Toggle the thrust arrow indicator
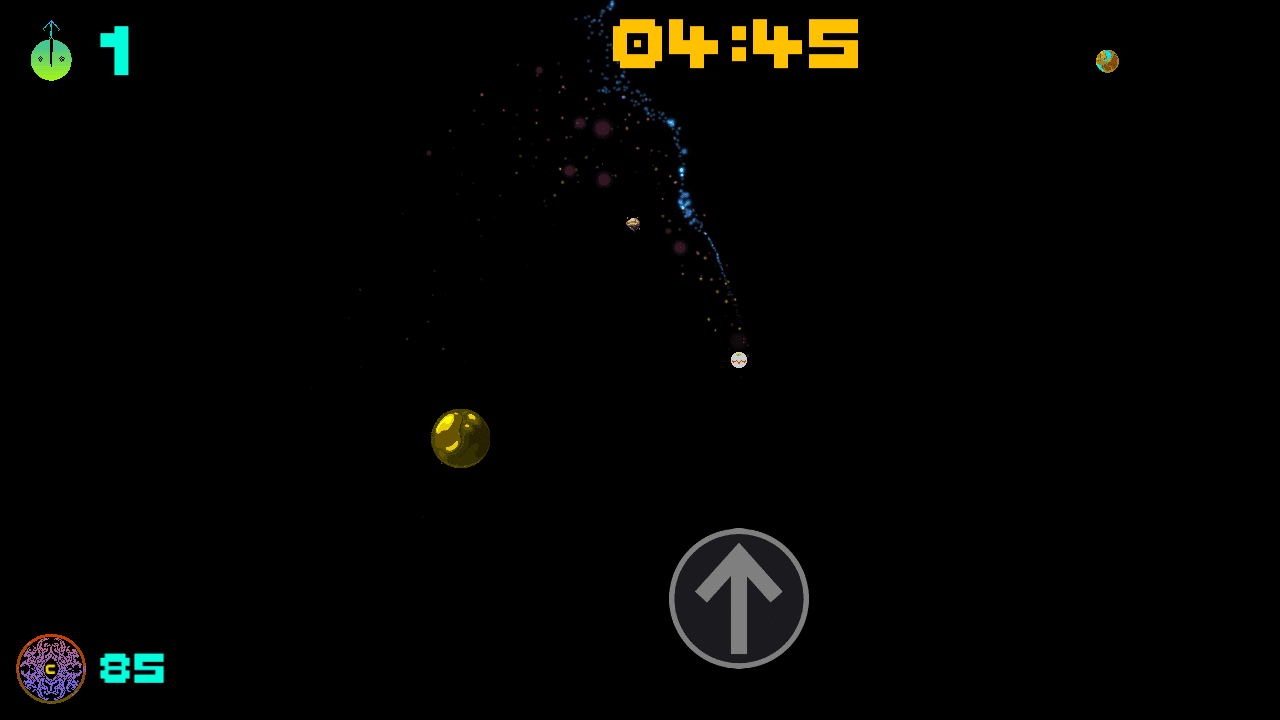The height and width of the screenshot is (720, 1280). coord(739,597)
